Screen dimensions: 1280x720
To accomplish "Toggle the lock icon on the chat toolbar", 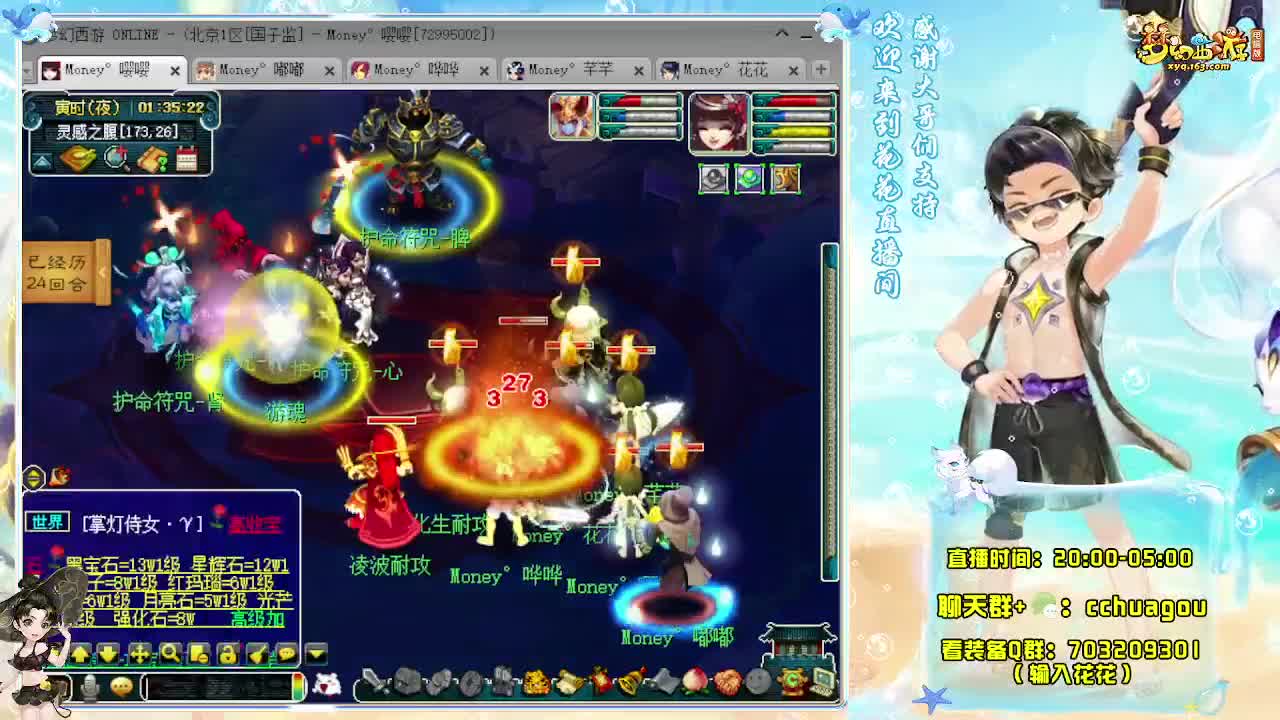I will (x=228, y=655).
